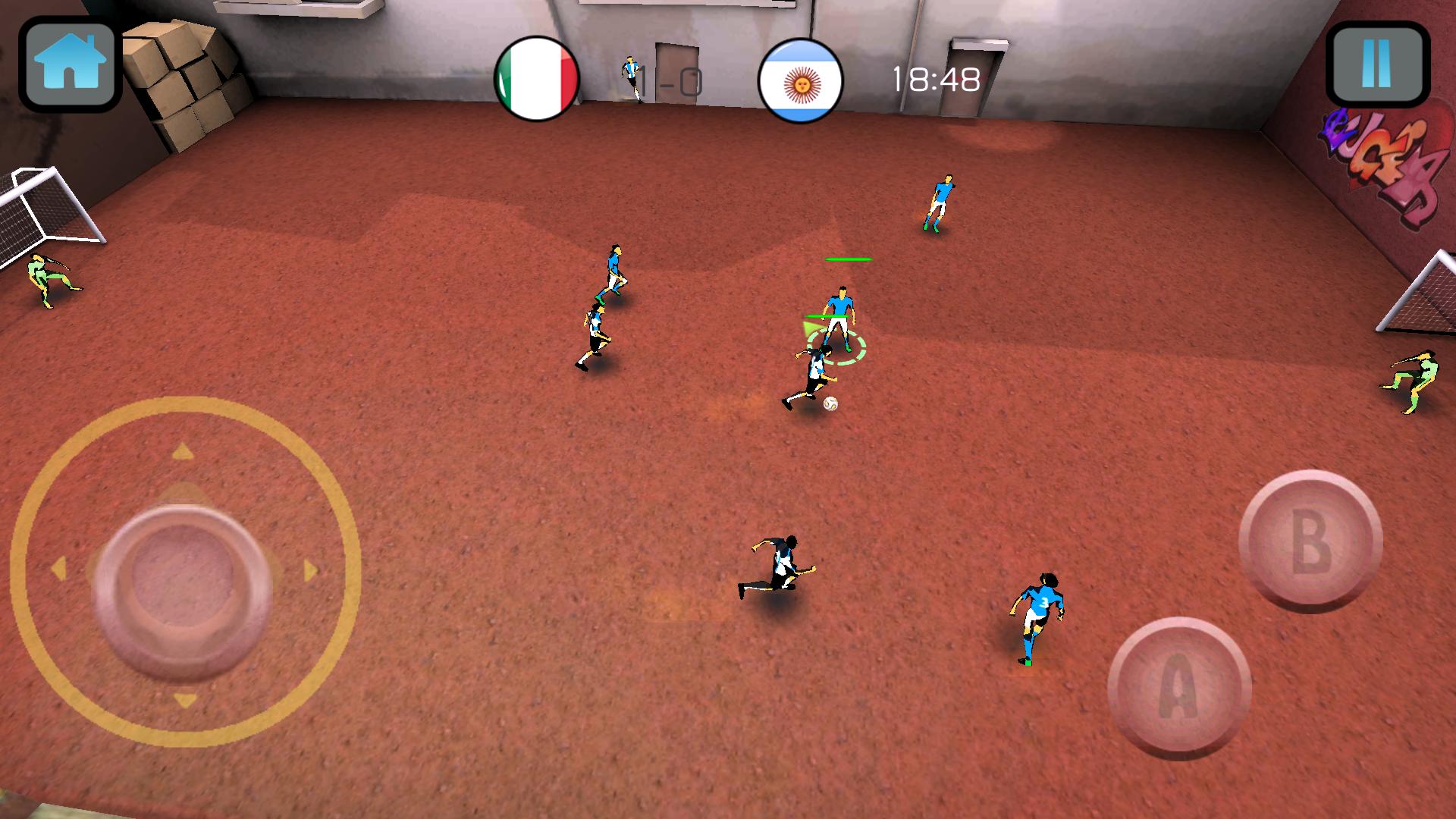Tap the joystick's right arrow
1456x819 pixels.
(310, 570)
